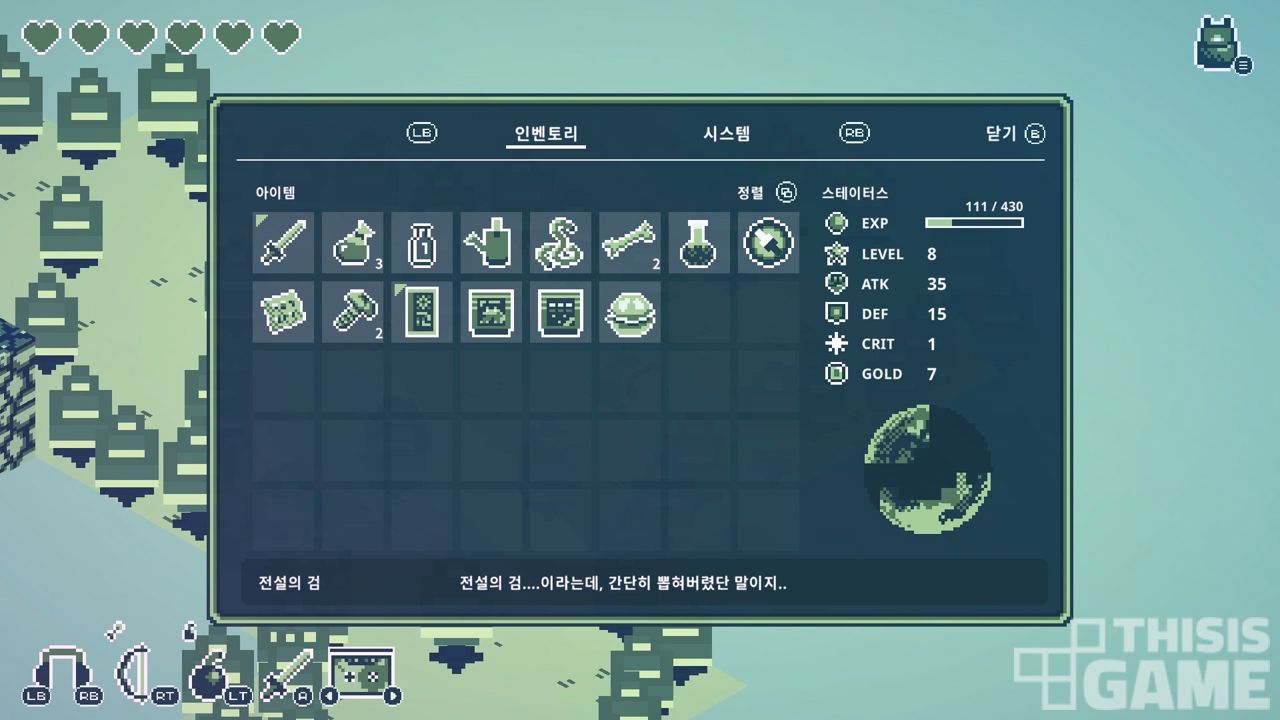The width and height of the screenshot is (1280, 720).
Task: Choose the hamburger food item
Action: 630,312
